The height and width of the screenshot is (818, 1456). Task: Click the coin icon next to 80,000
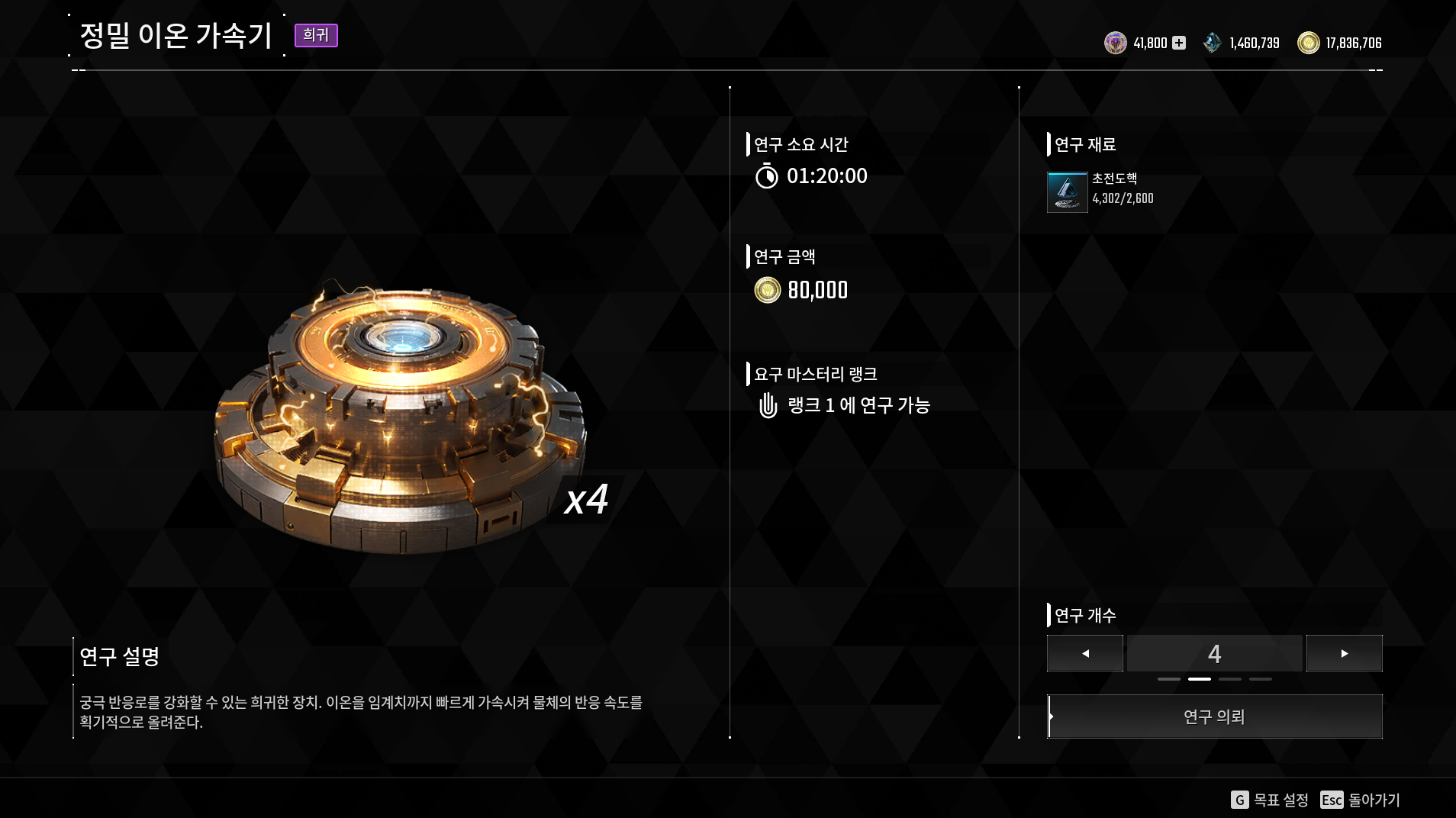(x=767, y=290)
